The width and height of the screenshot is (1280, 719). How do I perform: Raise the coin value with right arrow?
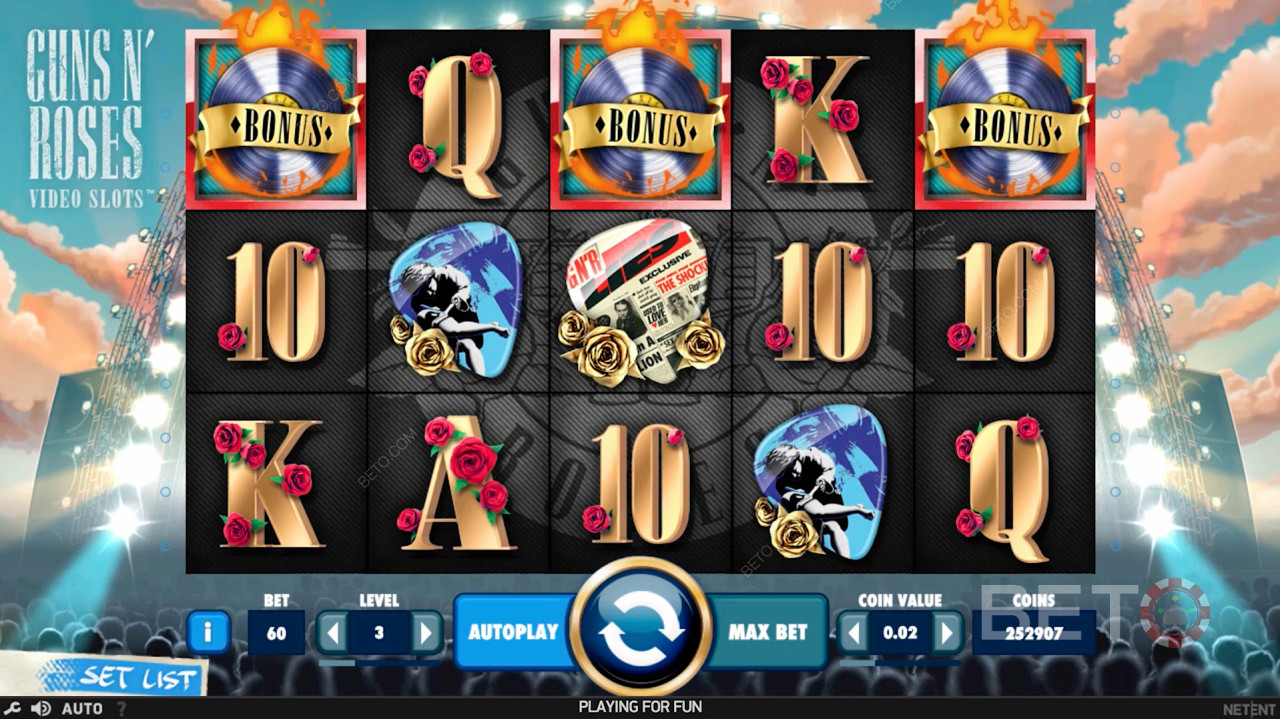(946, 632)
